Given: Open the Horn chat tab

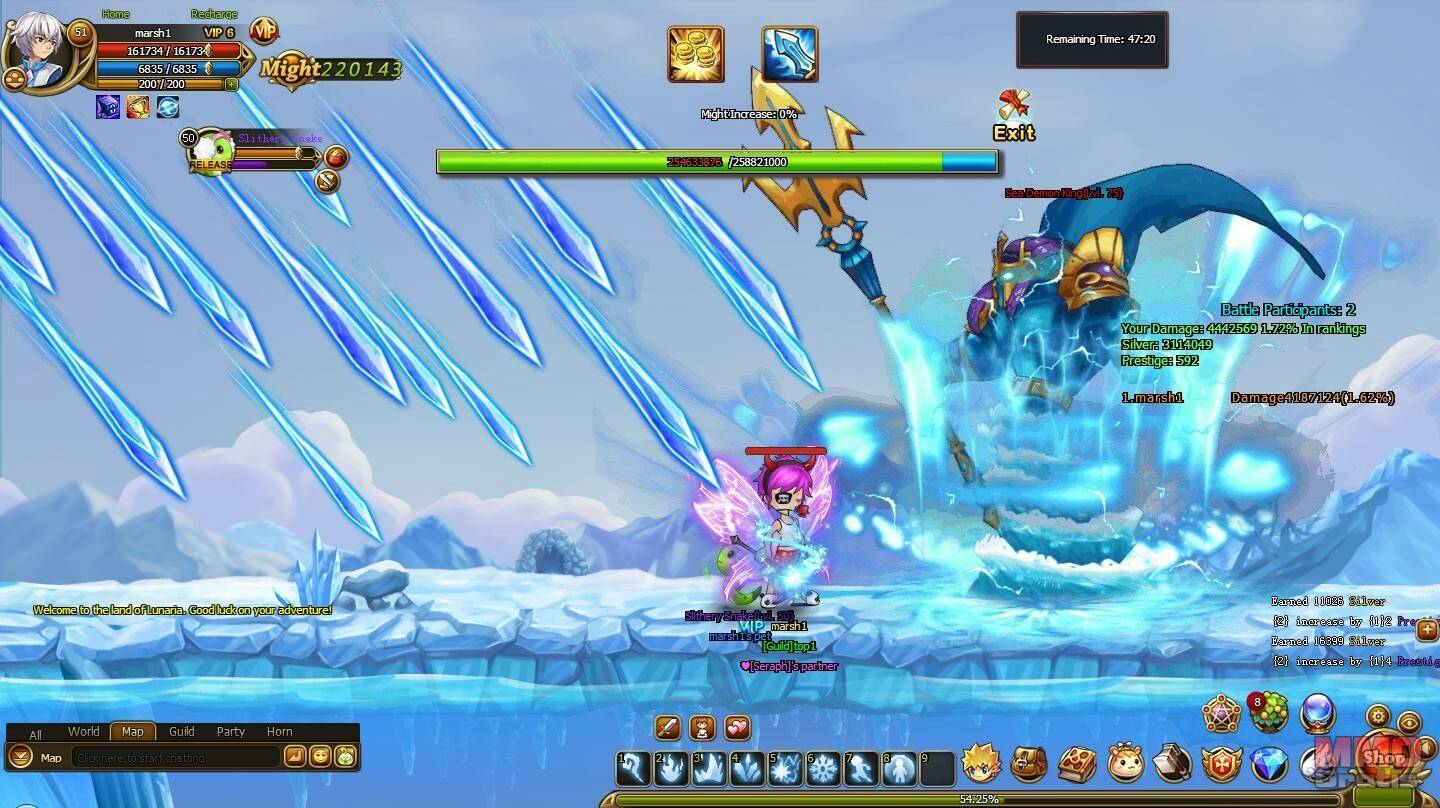Looking at the screenshot, I should [x=279, y=732].
